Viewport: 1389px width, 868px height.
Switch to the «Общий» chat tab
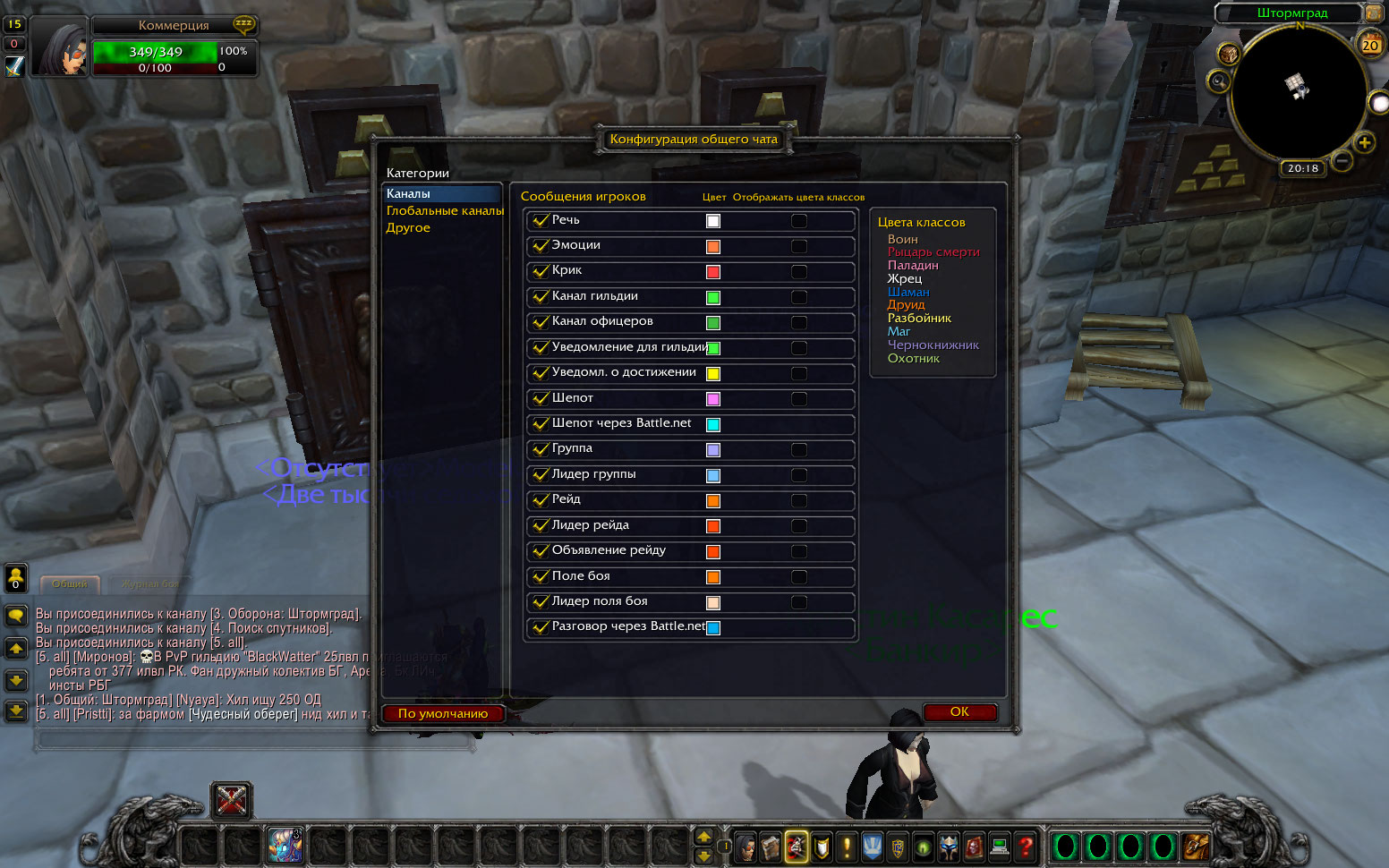coord(70,583)
